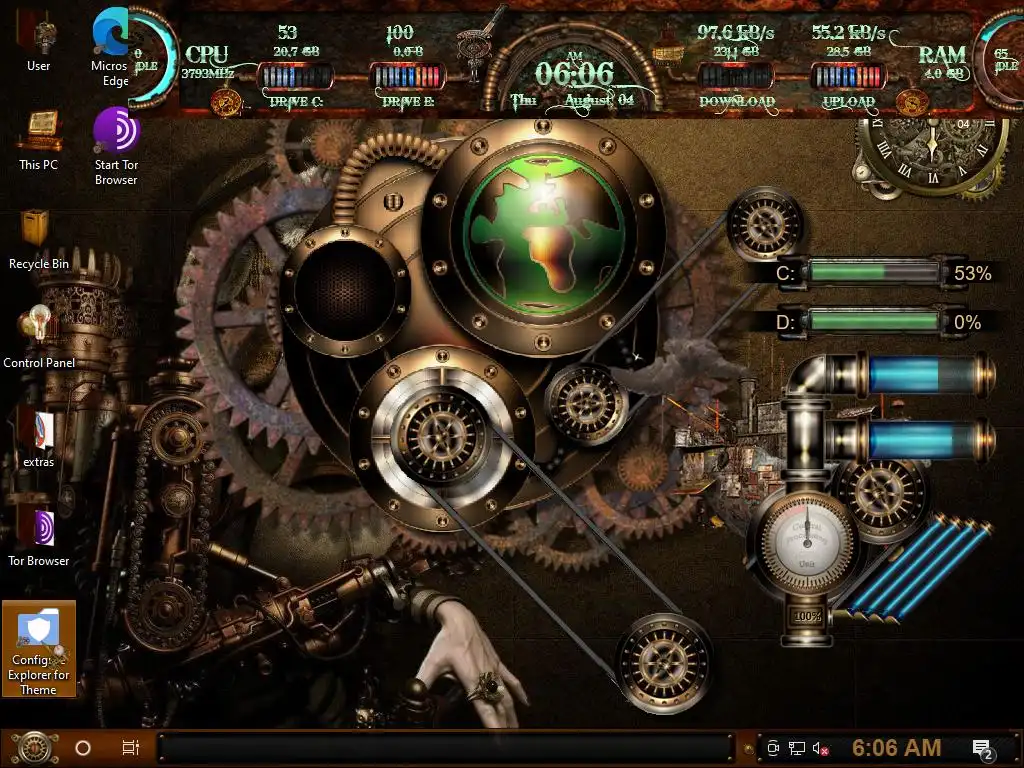Open the Control Panel icon

click(x=39, y=328)
